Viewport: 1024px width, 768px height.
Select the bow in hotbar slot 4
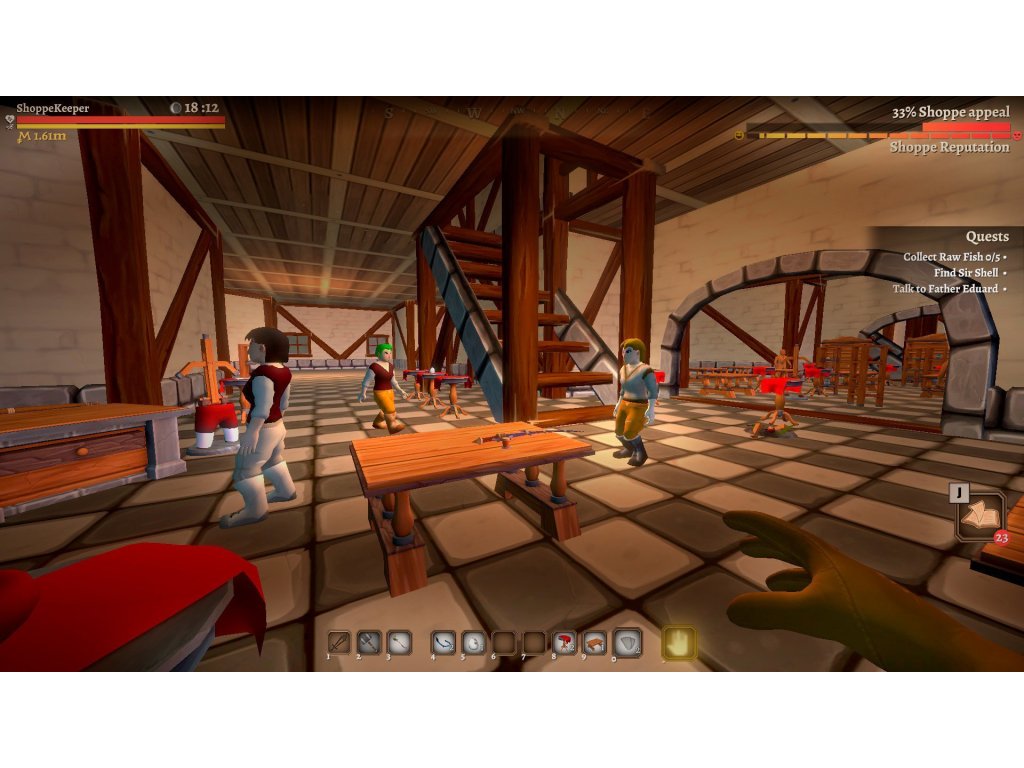click(443, 642)
